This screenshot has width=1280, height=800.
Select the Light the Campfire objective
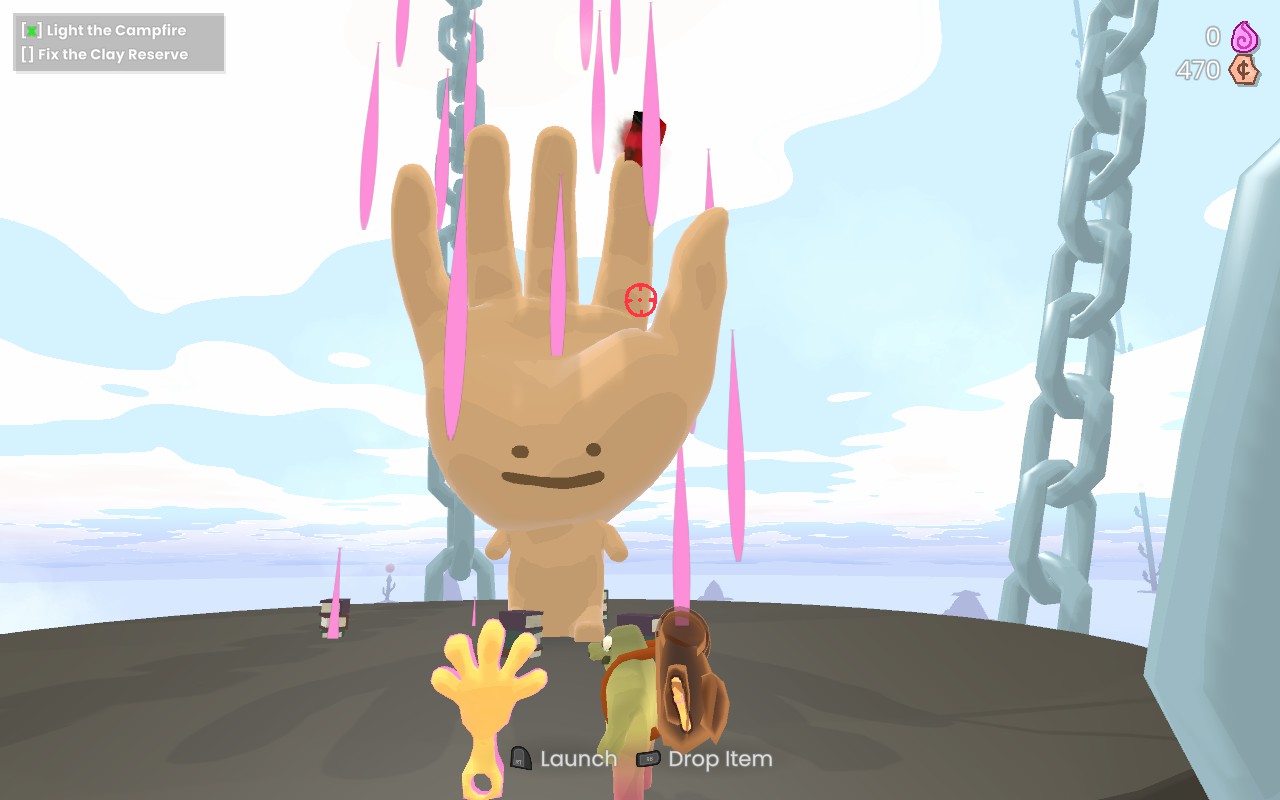(x=115, y=31)
